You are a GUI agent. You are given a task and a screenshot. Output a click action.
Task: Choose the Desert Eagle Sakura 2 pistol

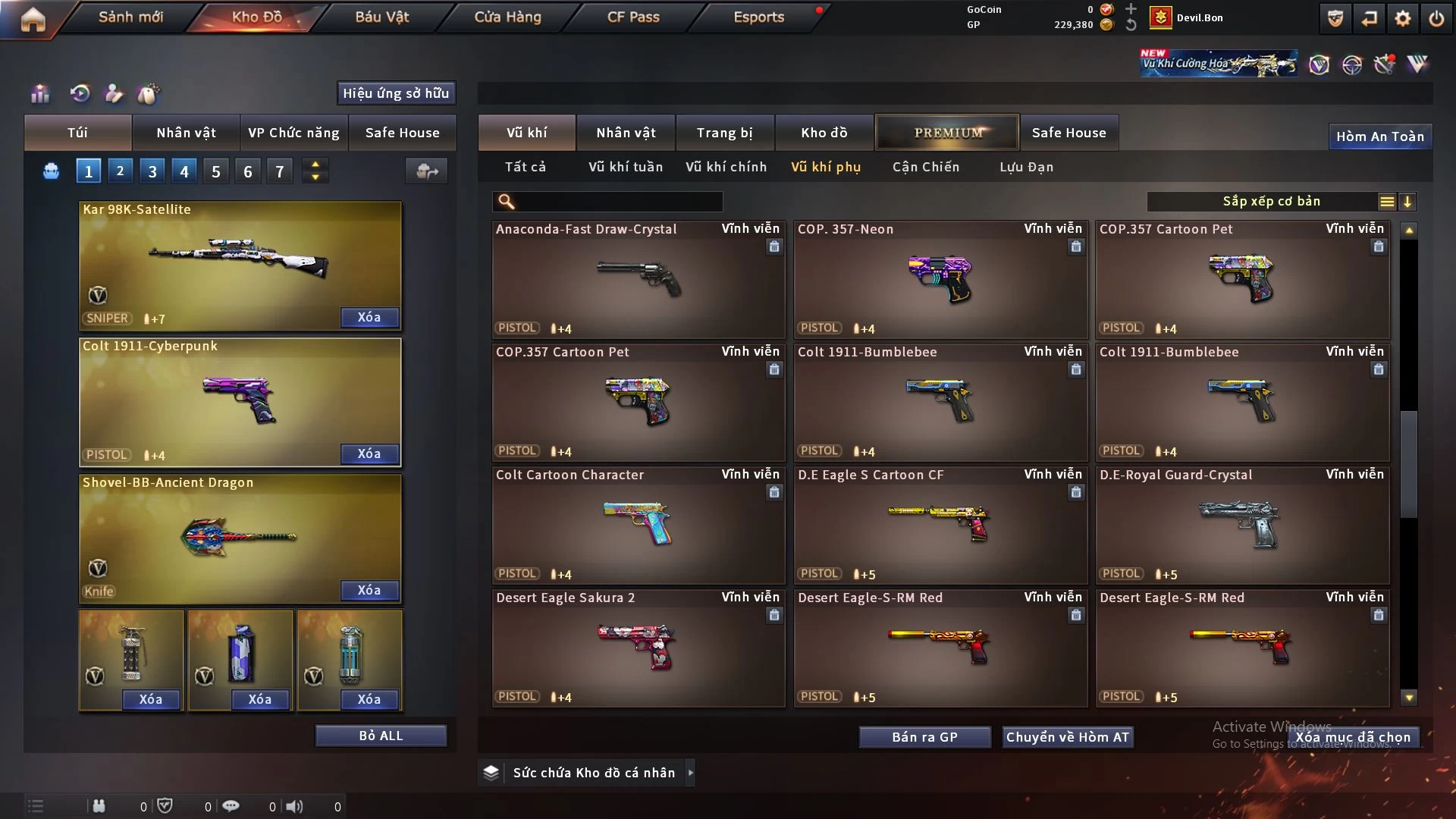[x=638, y=648]
